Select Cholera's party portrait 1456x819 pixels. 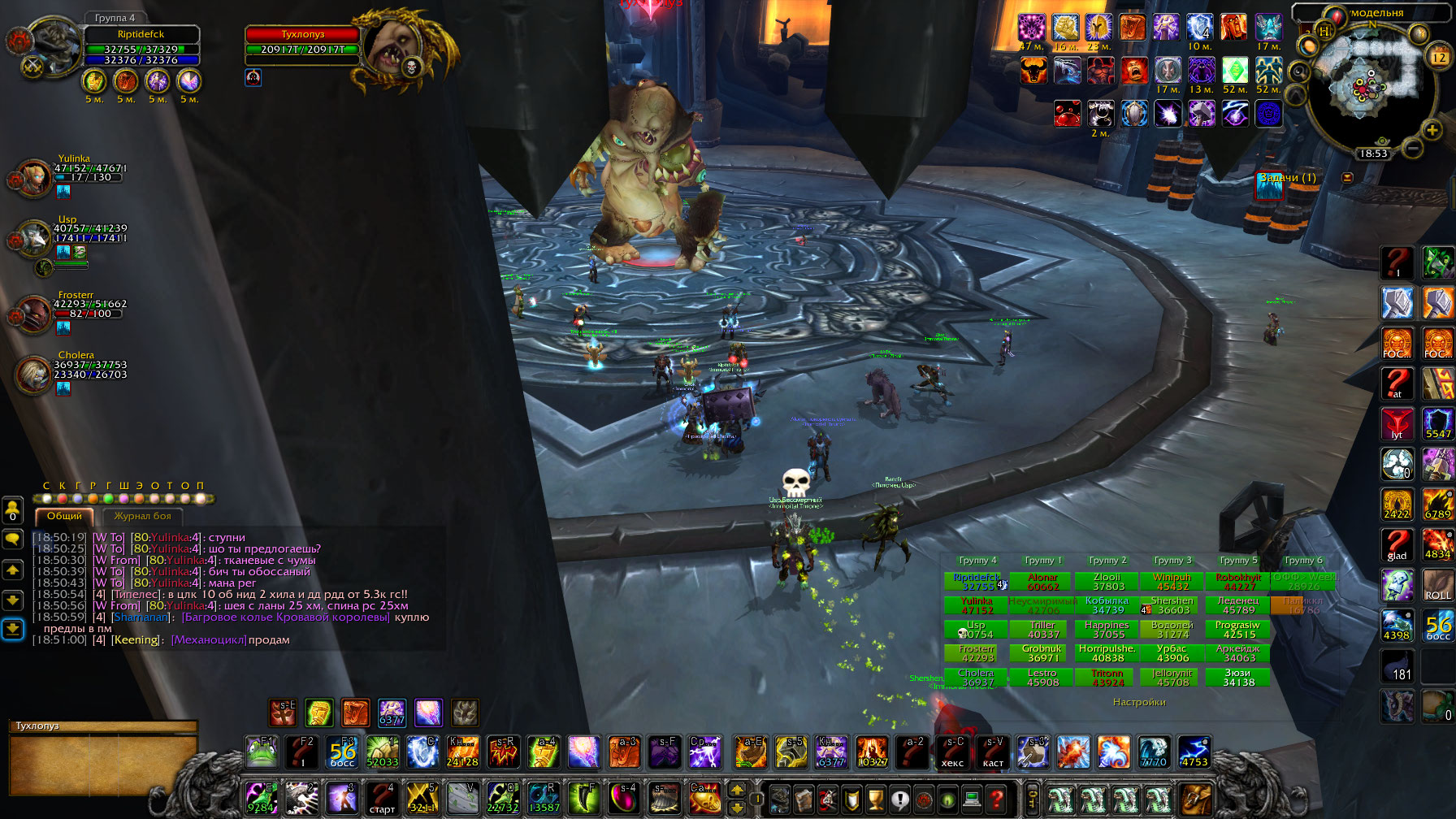(x=33, y=375)
